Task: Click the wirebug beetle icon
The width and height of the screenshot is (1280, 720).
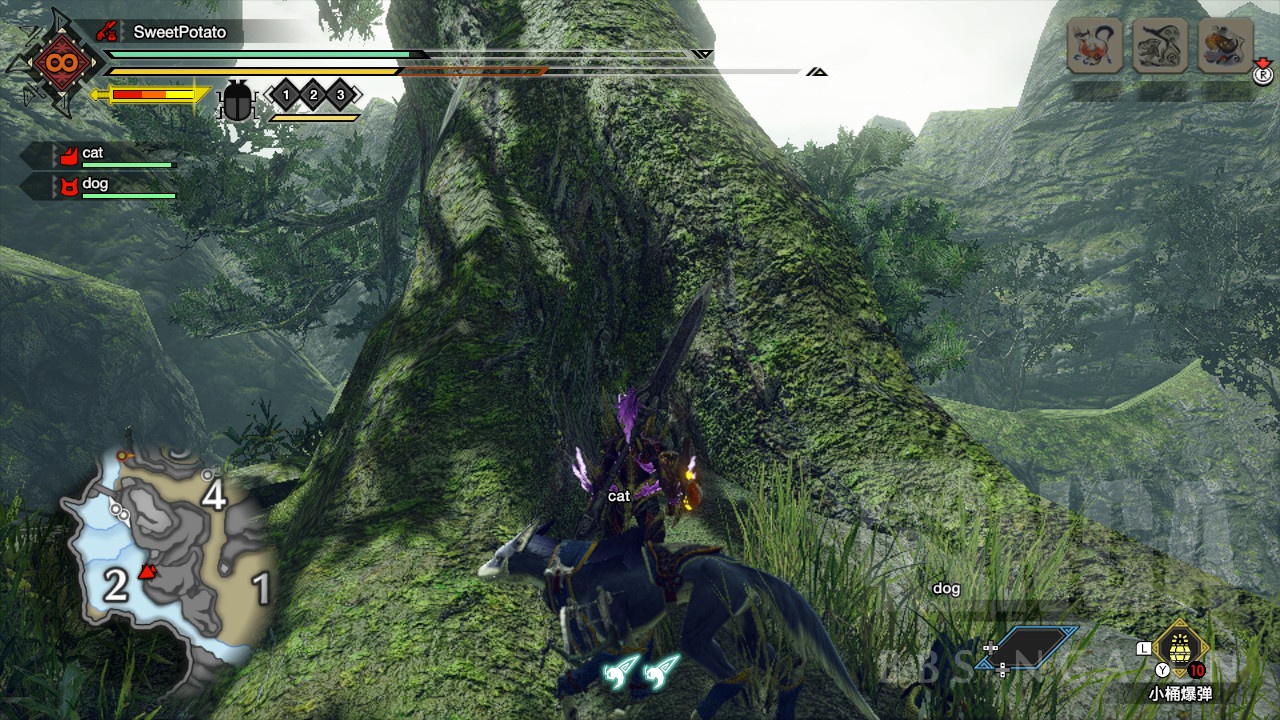Action: click(237, 101)
